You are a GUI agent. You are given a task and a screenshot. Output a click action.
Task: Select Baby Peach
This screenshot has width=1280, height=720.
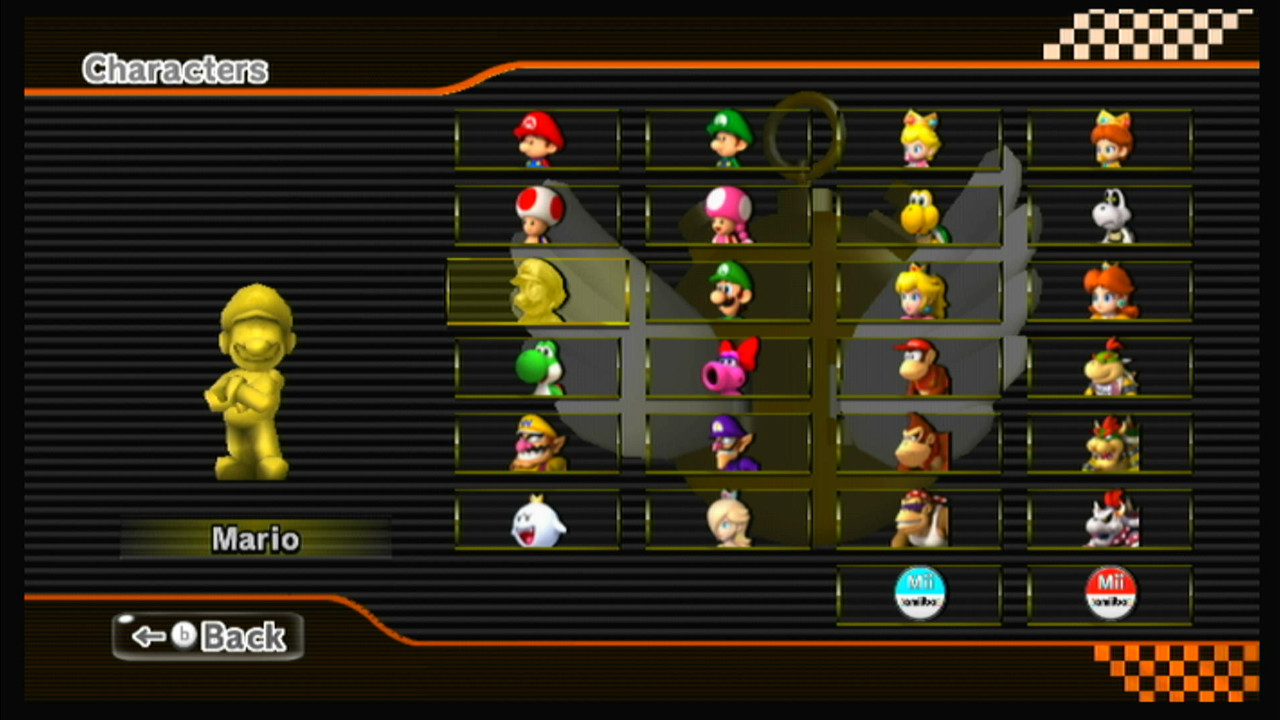point(920,140)
